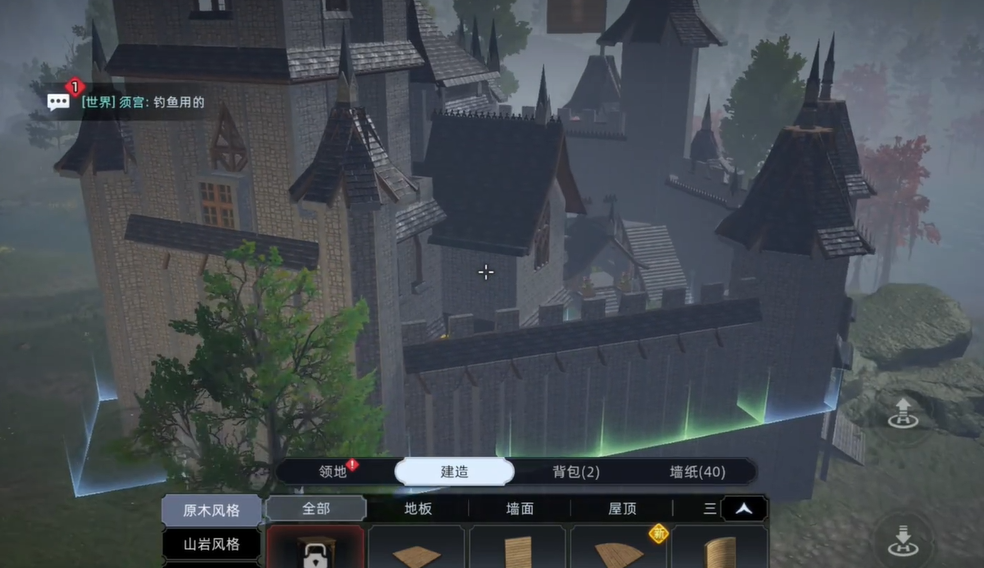
Task: Filter parts by 地板 floor
Action: [418, 509]
